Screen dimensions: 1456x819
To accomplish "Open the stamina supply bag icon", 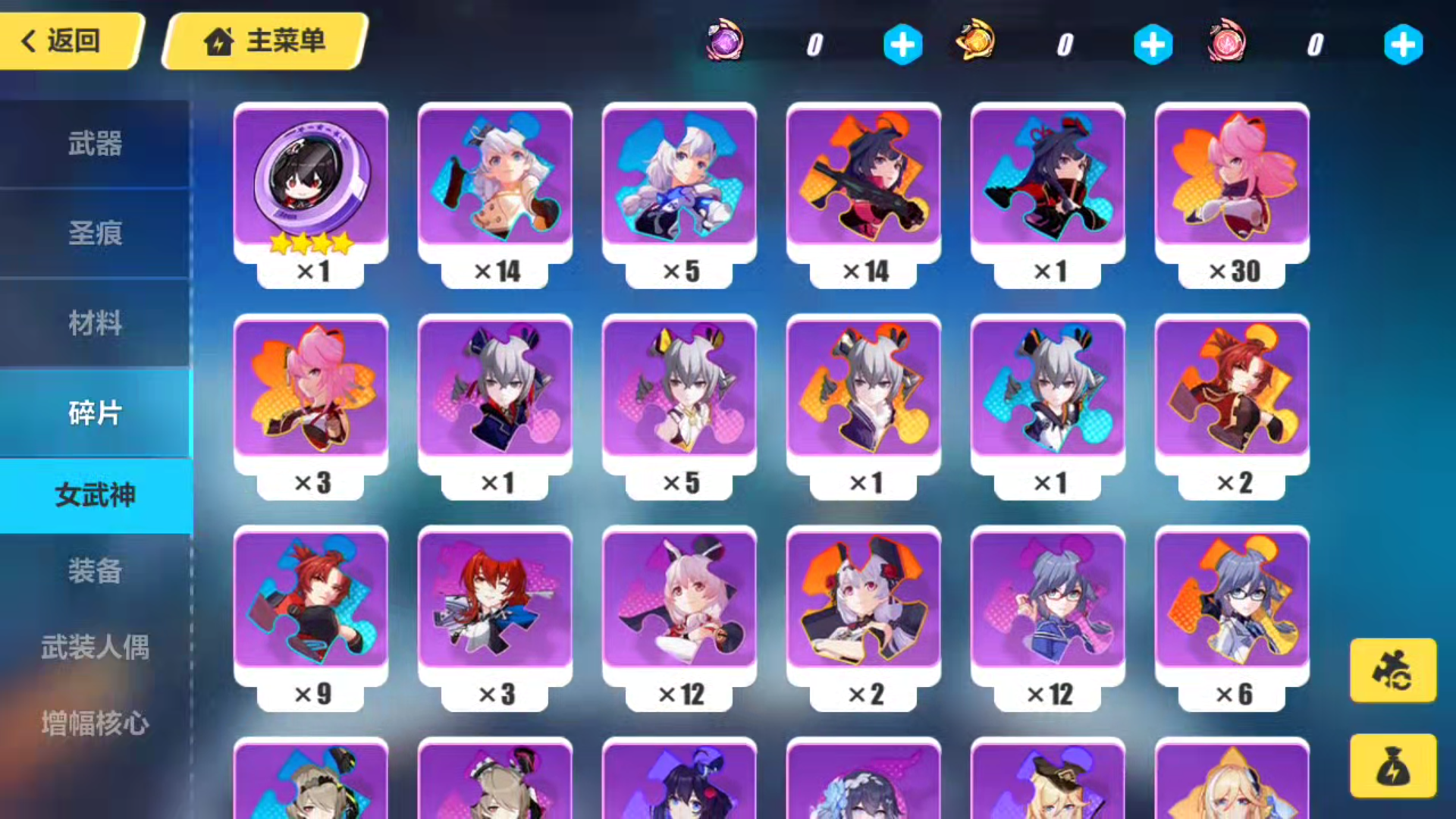I will 1392,764.
